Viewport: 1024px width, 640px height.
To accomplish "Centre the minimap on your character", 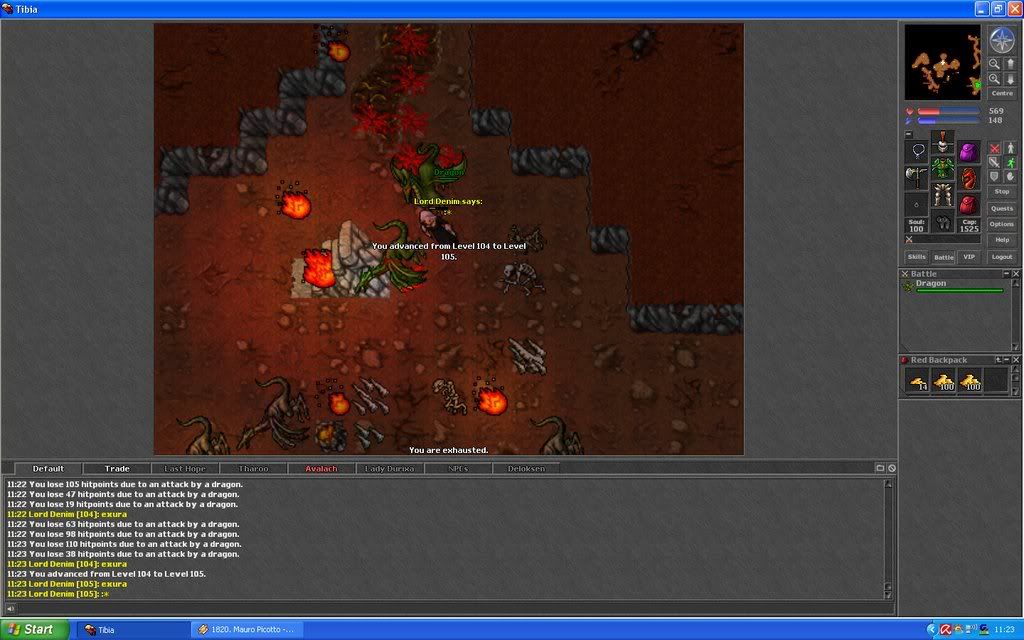I will coord(1001,93).
